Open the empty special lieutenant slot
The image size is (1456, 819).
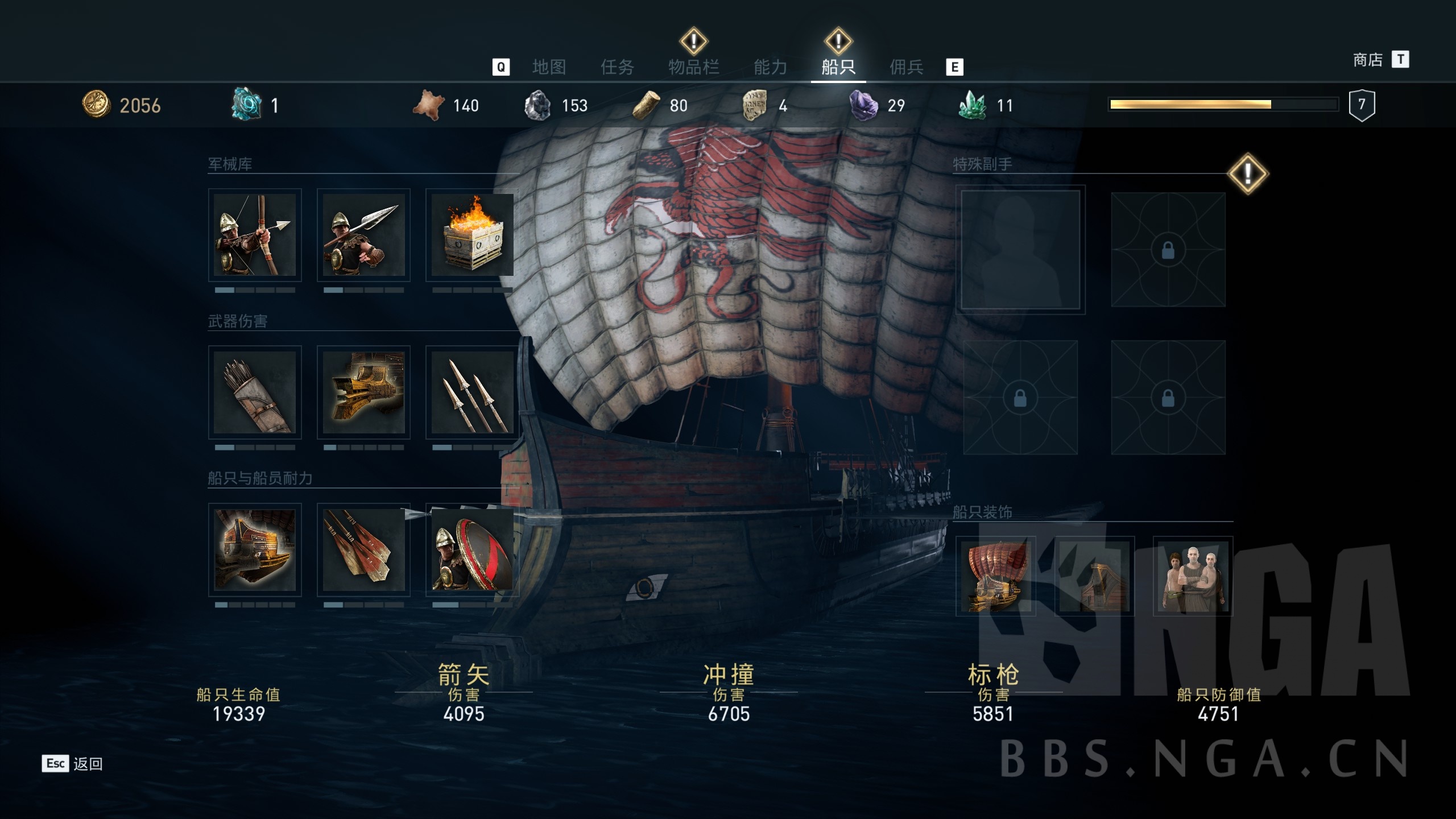point(1020,250)
